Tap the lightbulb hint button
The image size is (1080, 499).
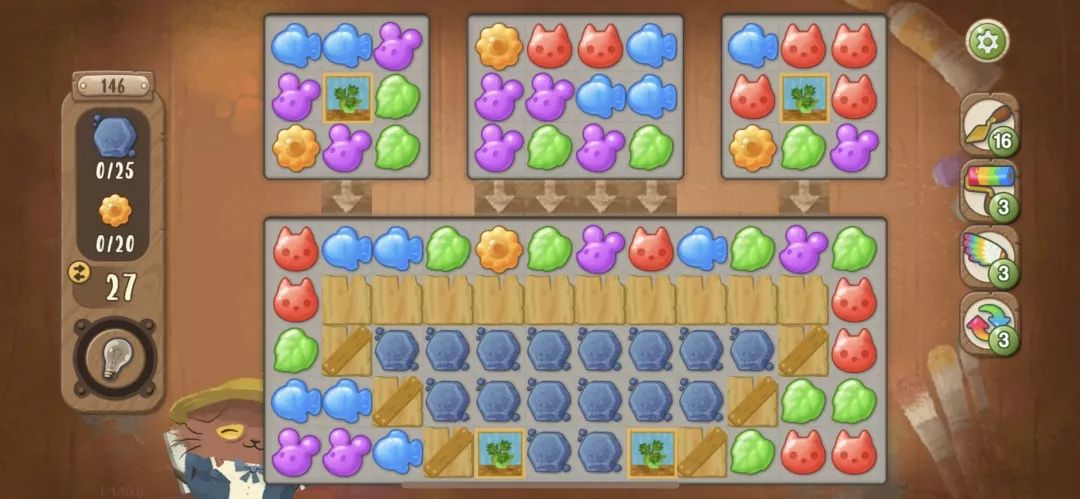114,357
